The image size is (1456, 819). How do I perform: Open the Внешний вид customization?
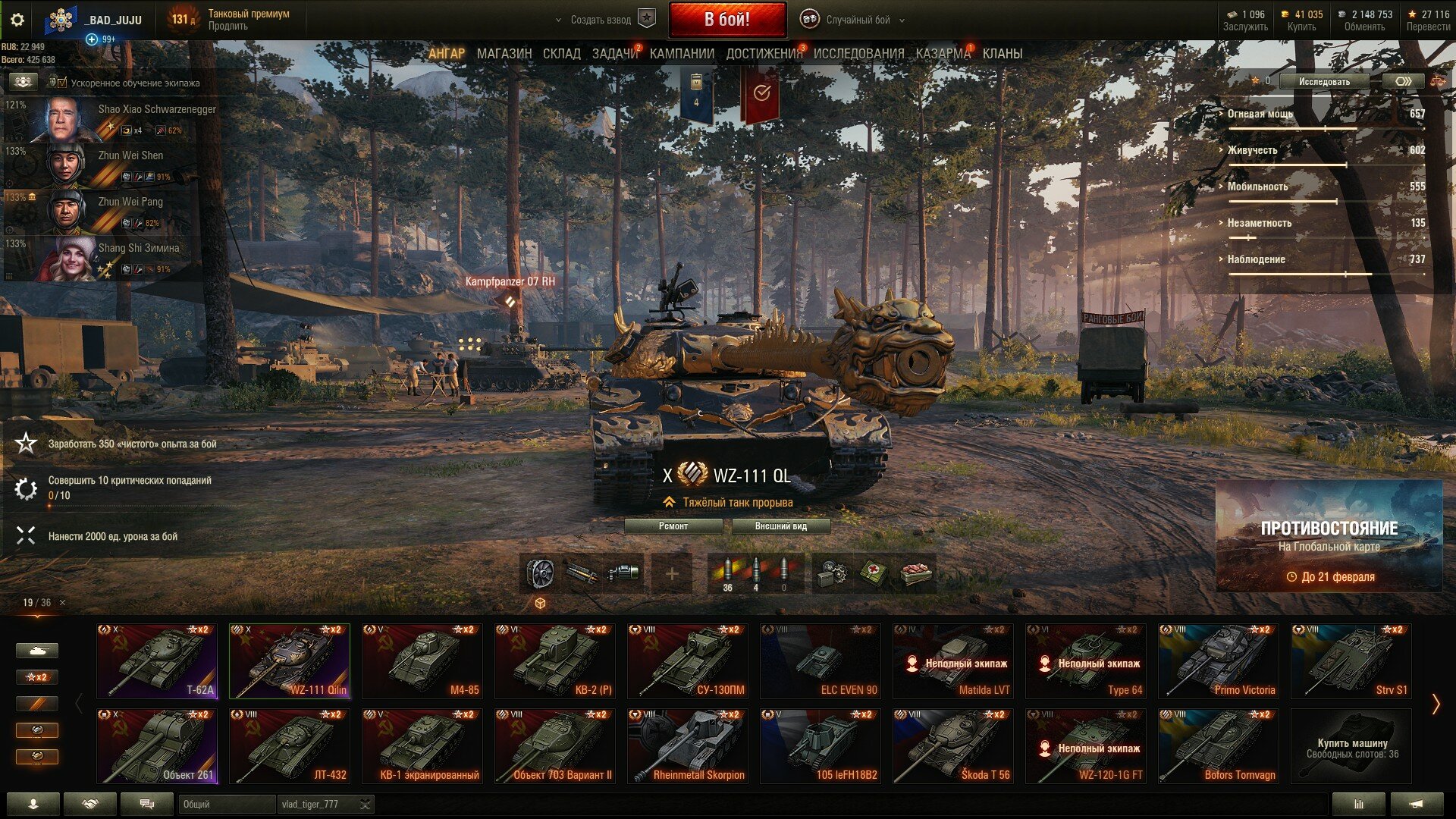coord(780,526)
